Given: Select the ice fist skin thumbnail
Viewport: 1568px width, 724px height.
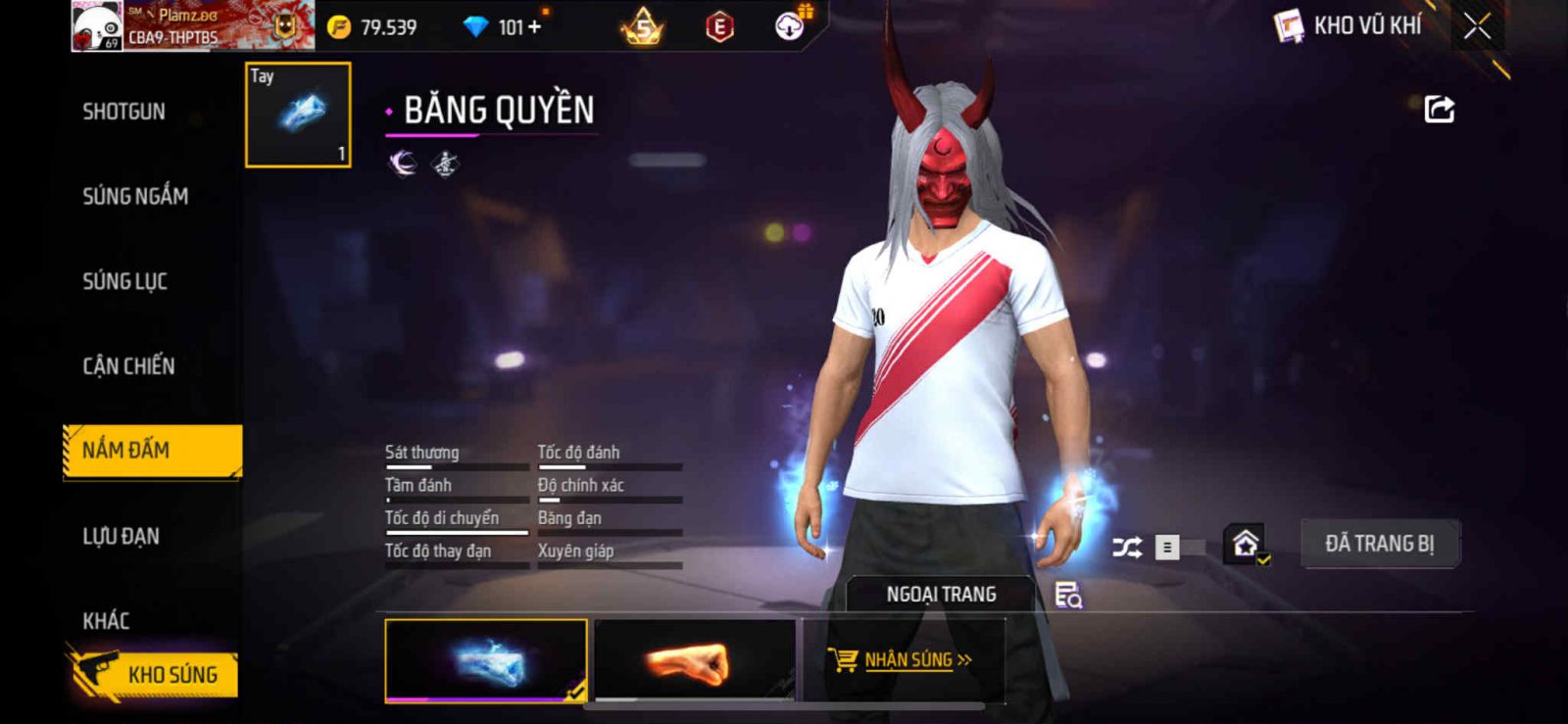Looking at the screenshot, I should (x=486, y=660).
